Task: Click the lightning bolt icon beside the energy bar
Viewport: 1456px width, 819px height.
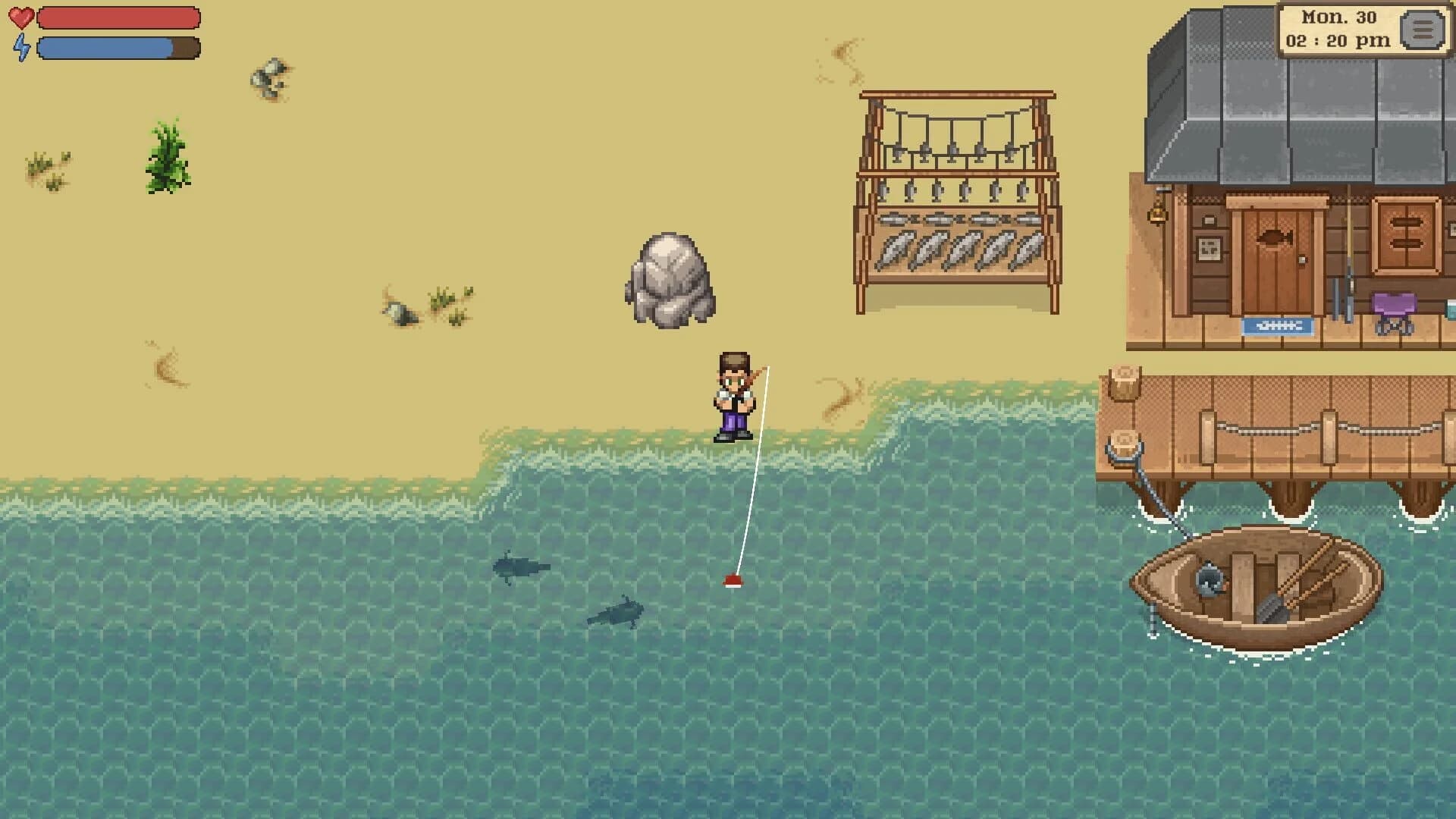Action: tap(23, 47)
